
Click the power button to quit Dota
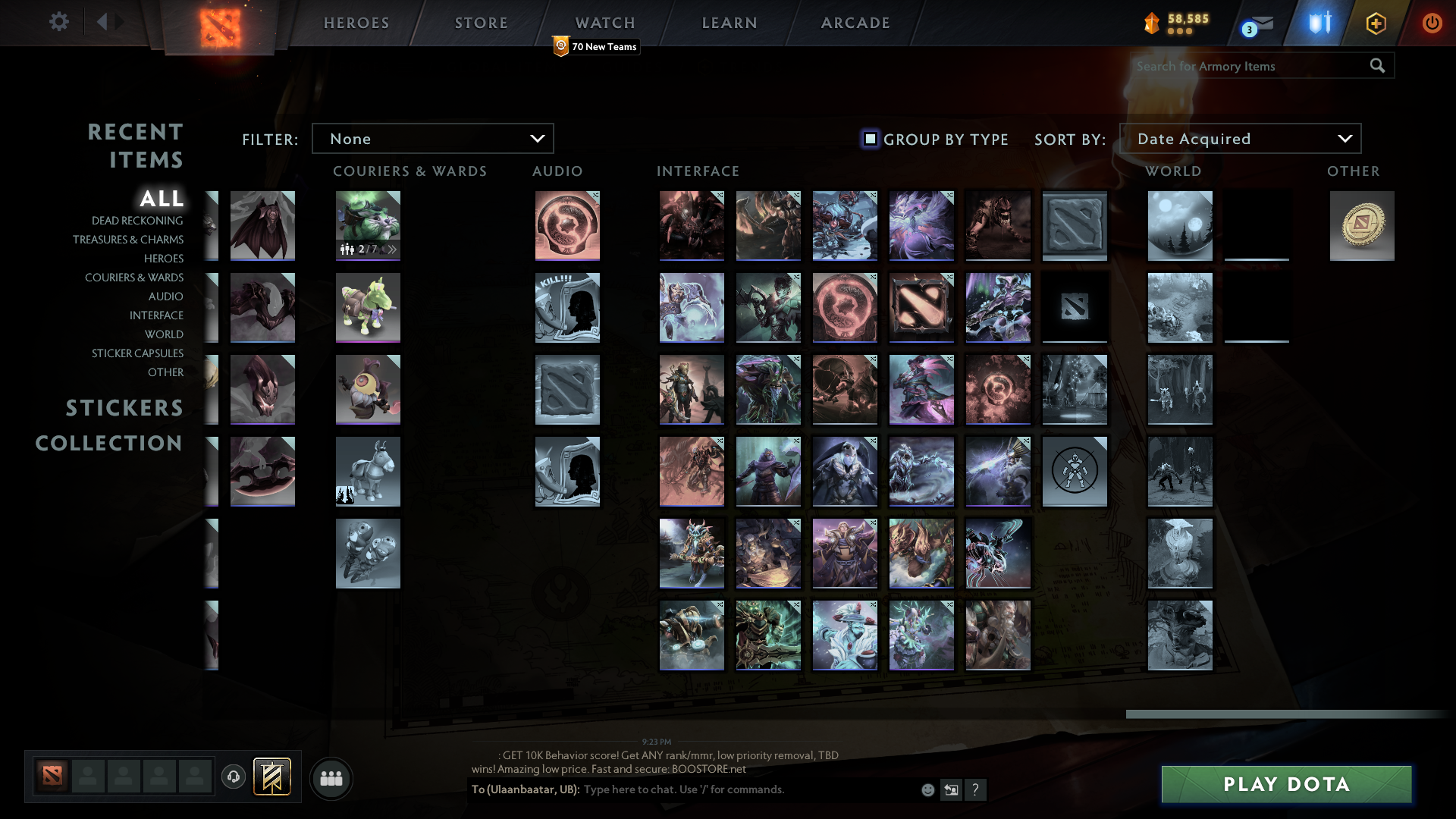point(1432,23)
